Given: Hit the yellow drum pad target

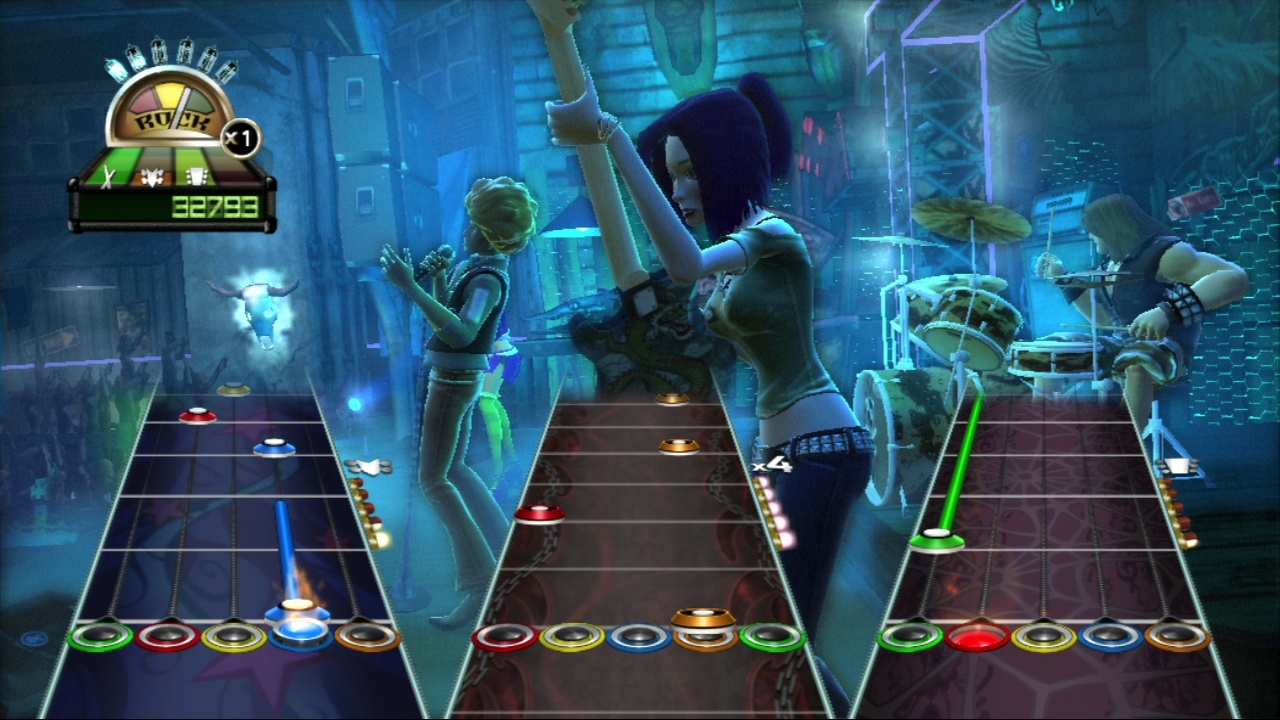Looking at the screenshot, I should pyautogui.click(x=572, y=637).
